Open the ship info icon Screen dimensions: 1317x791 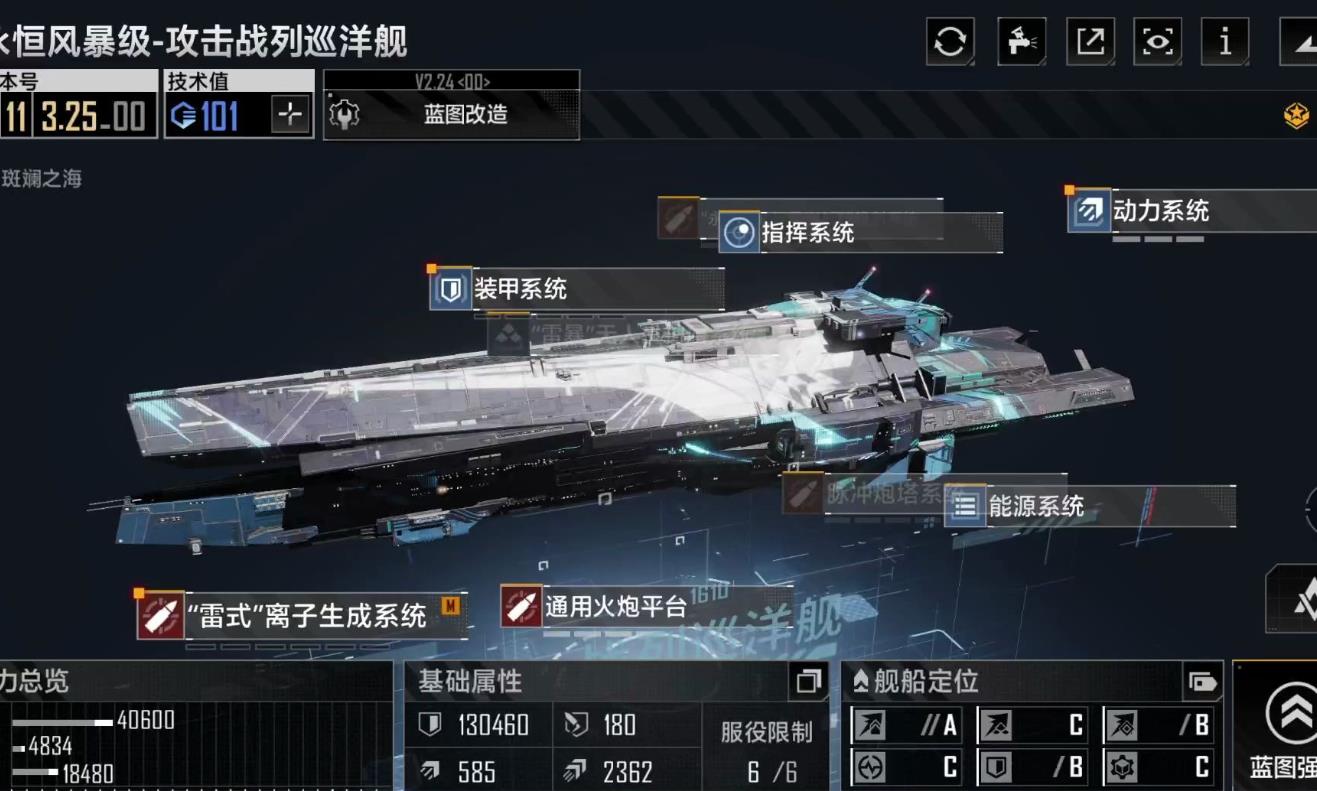(1224, 40)
